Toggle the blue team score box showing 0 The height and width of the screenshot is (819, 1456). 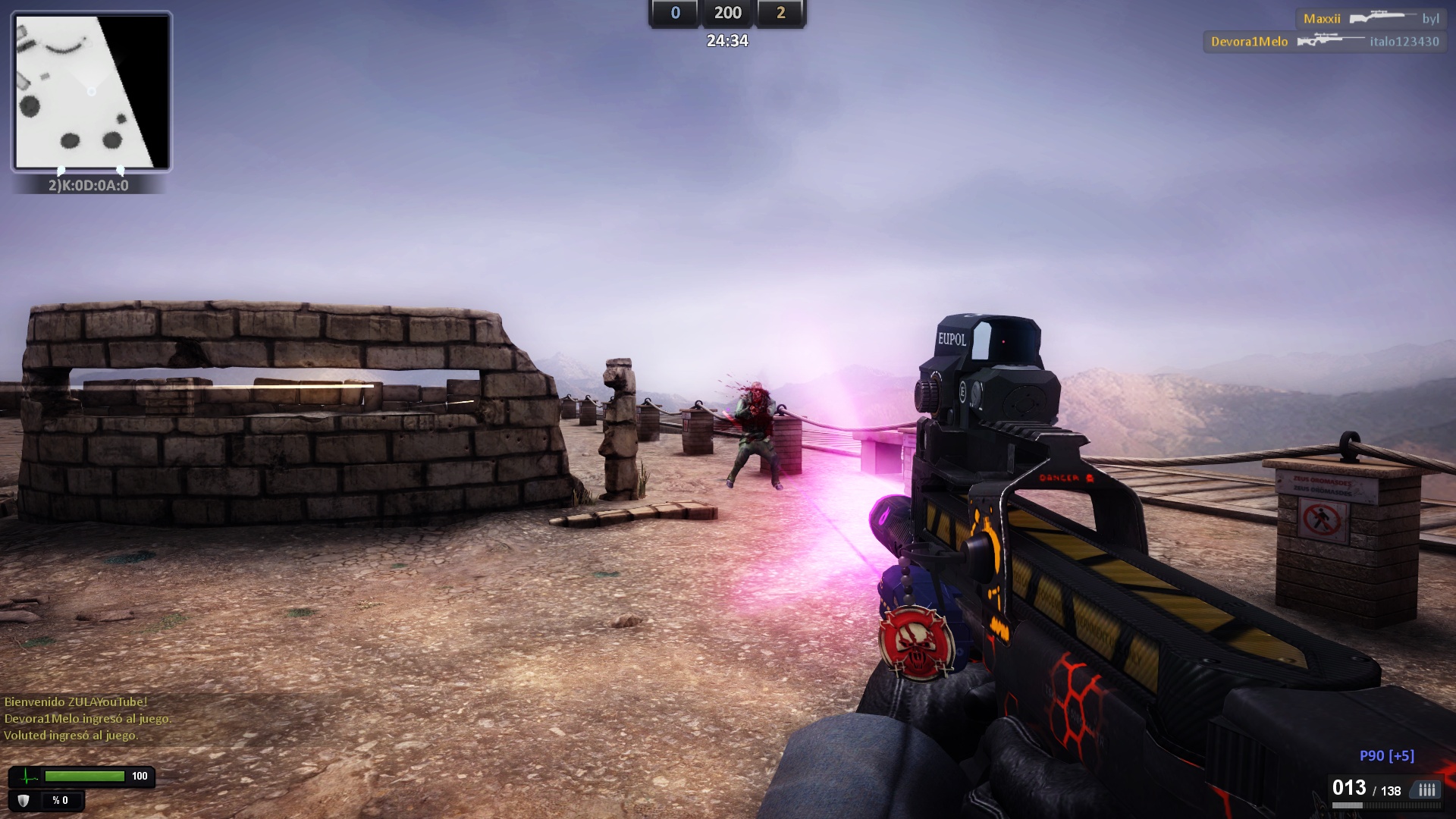[674, 13]
